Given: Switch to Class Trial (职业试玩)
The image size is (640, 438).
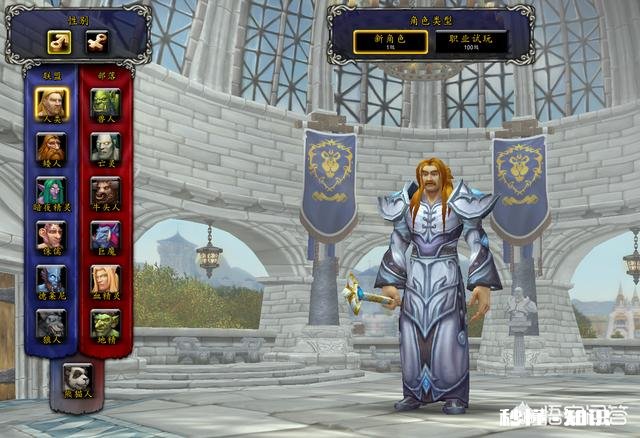Looking at the screenshot, I should (x=475, y=41).
